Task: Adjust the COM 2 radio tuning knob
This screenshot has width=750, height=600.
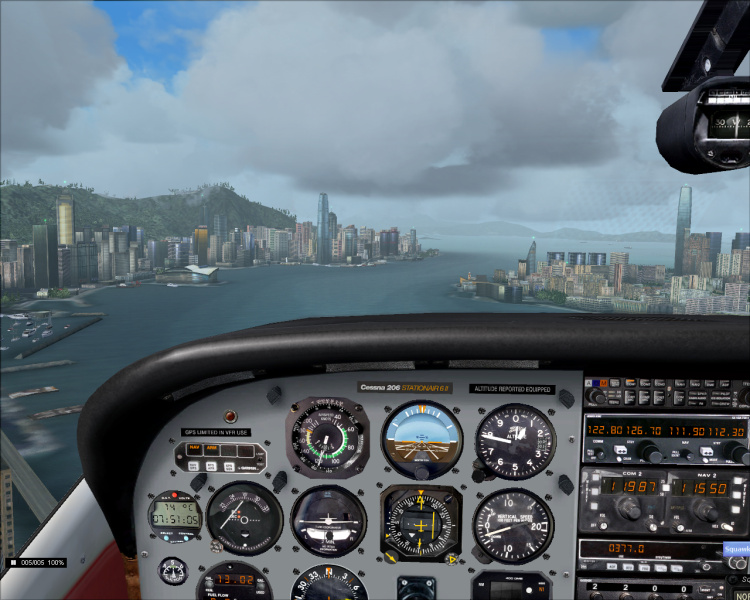Action: click(x=629, y=511)
